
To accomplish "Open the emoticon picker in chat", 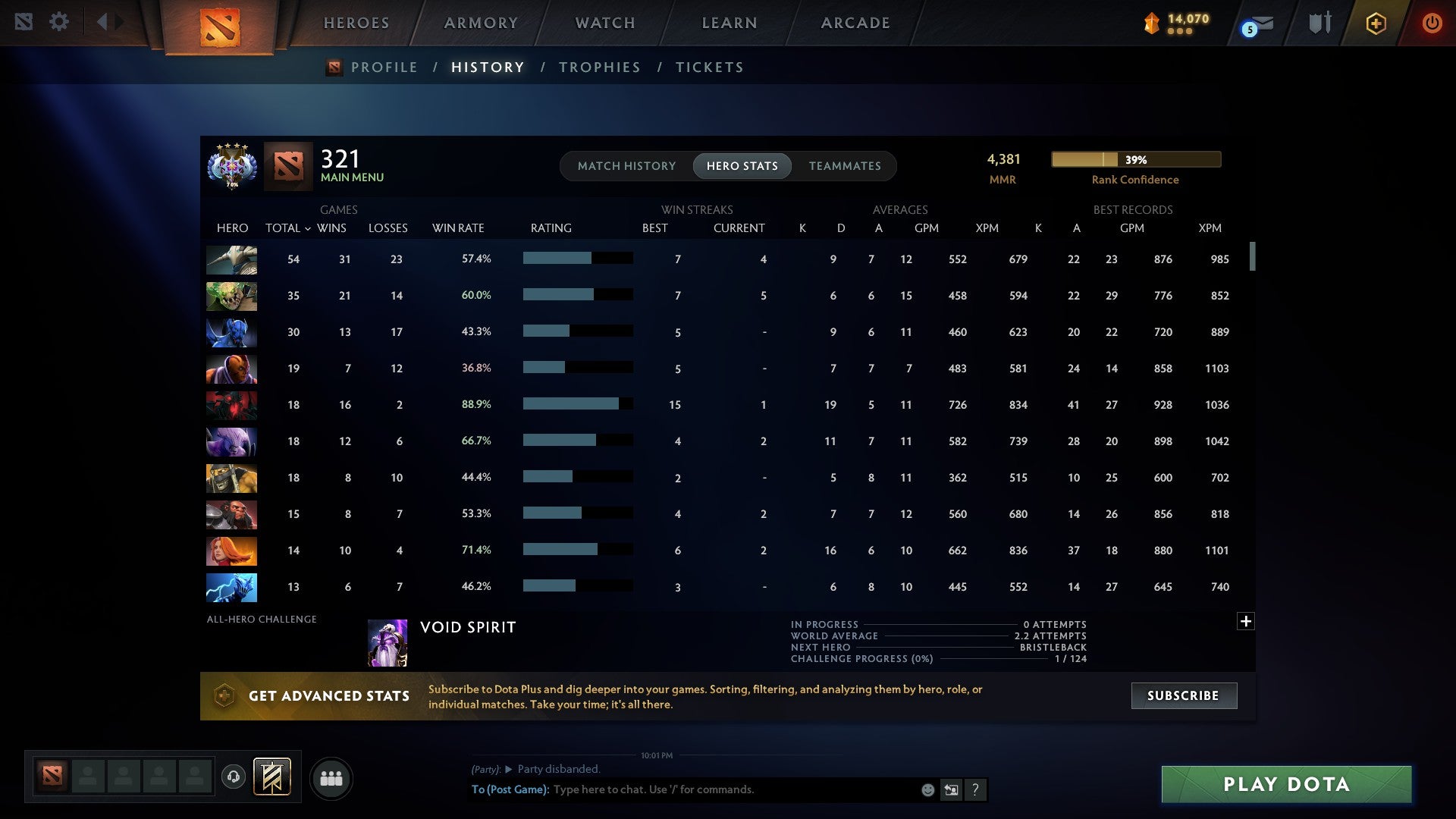I will [x=927, y=789].
